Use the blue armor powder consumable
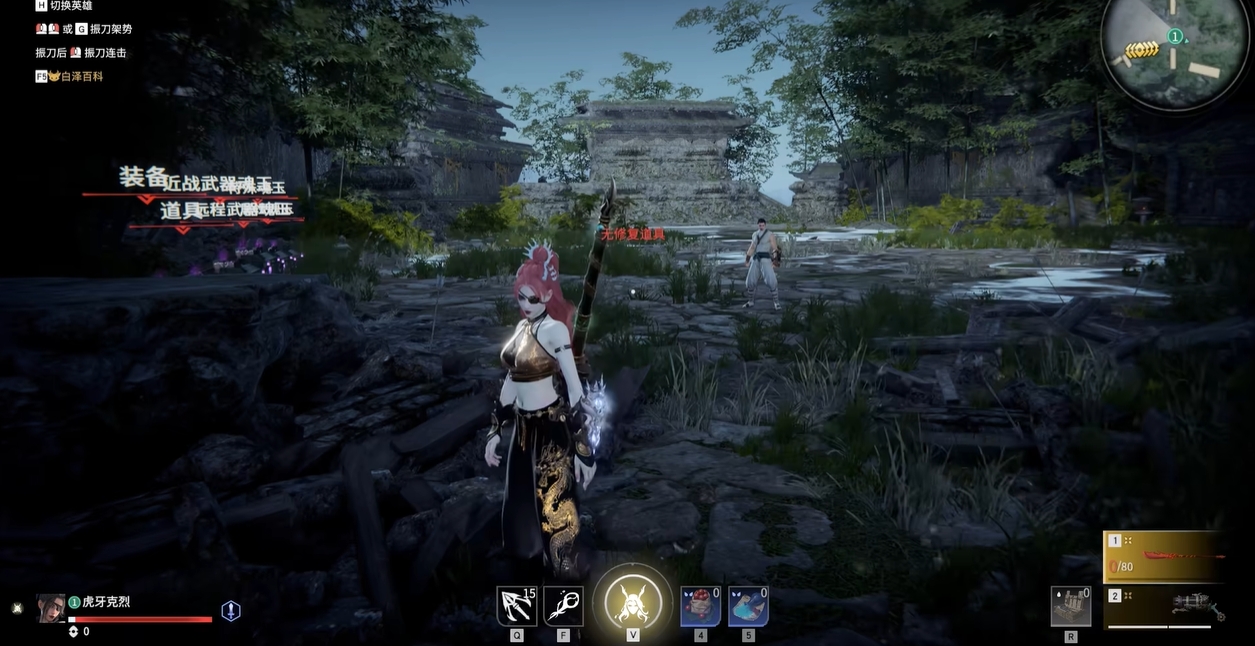The height and width of the screenshot is (646, 1255). pos(748,606)
